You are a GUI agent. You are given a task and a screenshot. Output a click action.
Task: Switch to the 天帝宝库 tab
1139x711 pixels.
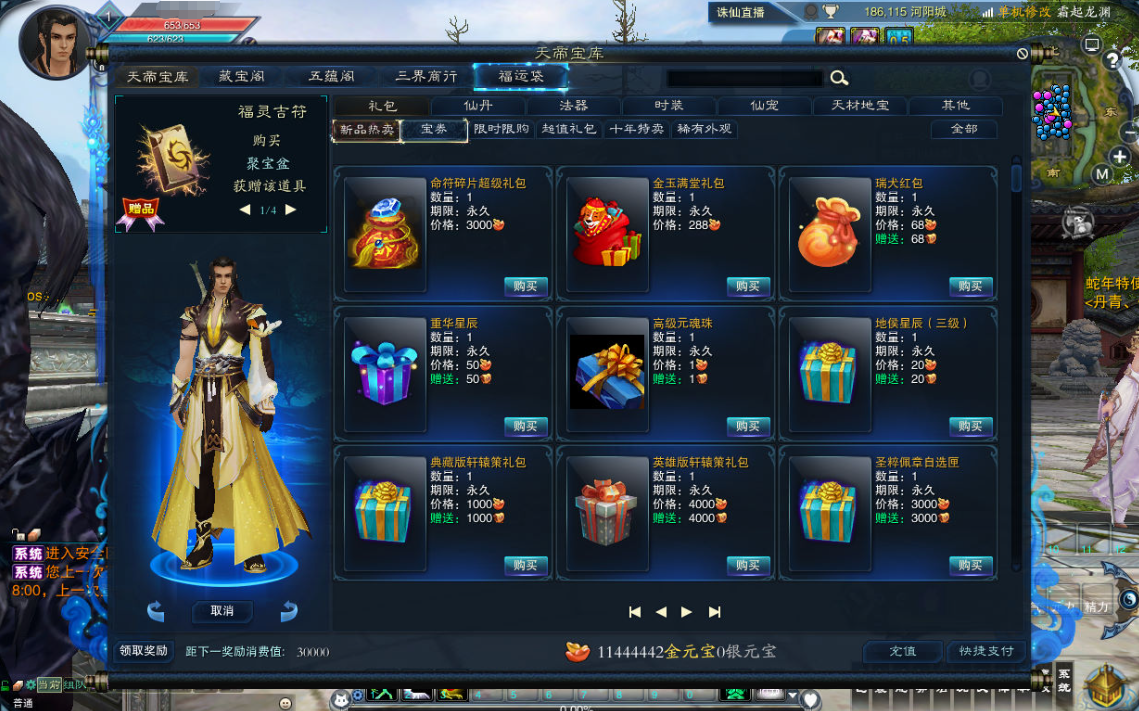[x=157, y=77]
